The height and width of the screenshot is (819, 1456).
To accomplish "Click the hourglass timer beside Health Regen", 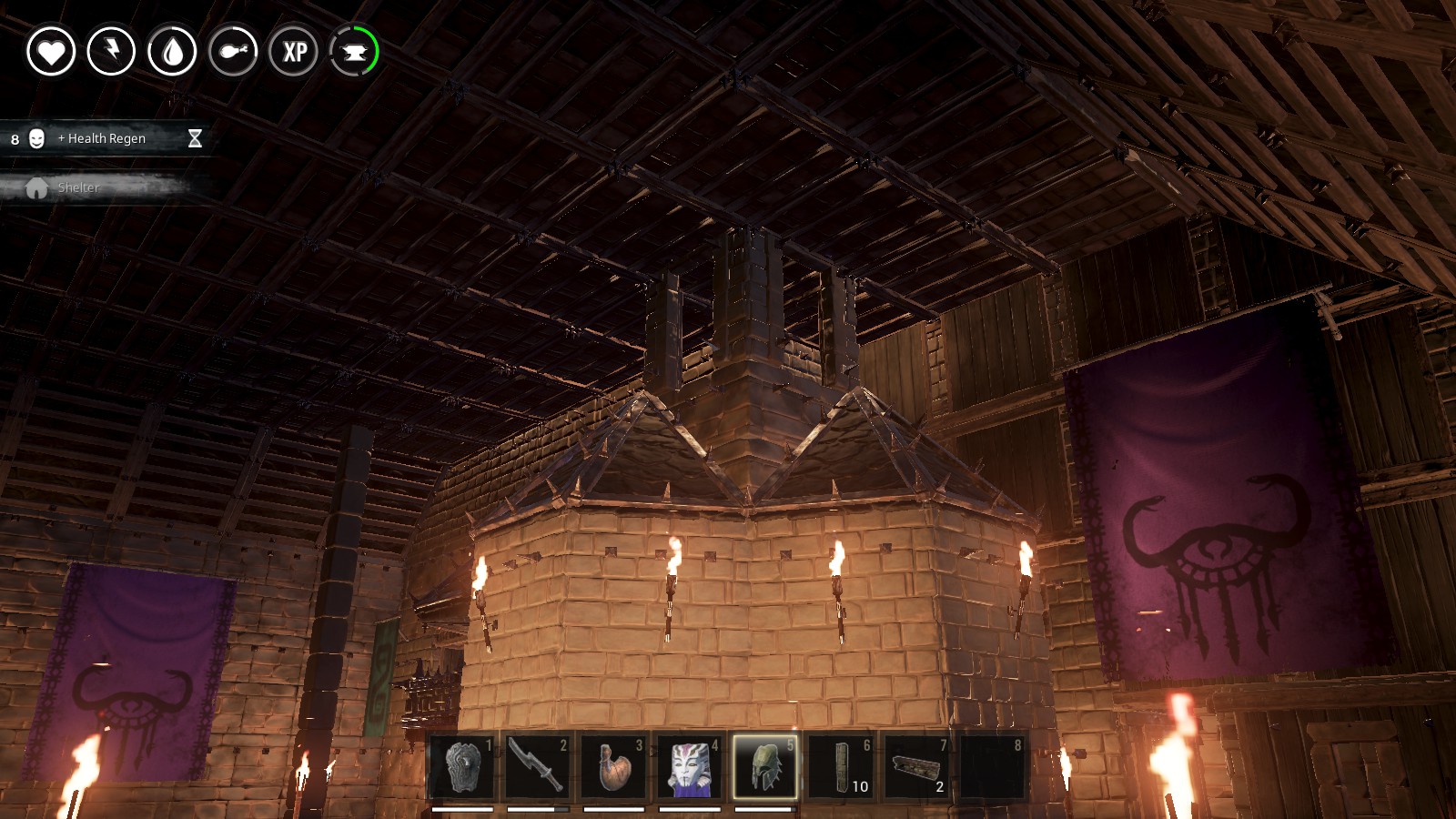I will [194, 139].
